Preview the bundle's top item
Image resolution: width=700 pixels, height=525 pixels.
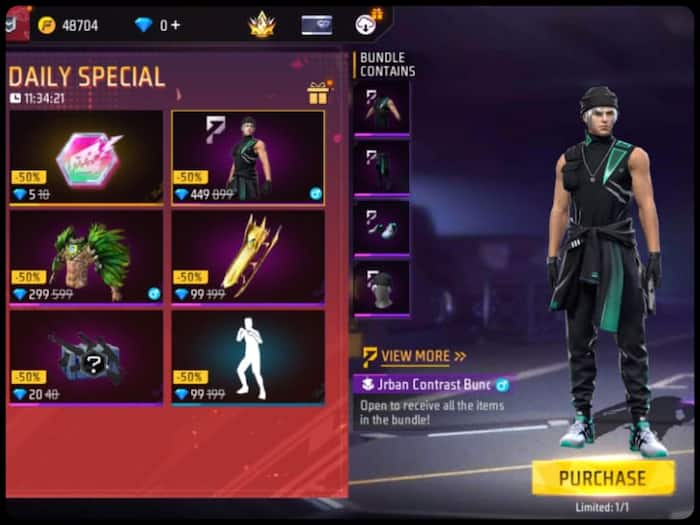[x=381, y=107]
